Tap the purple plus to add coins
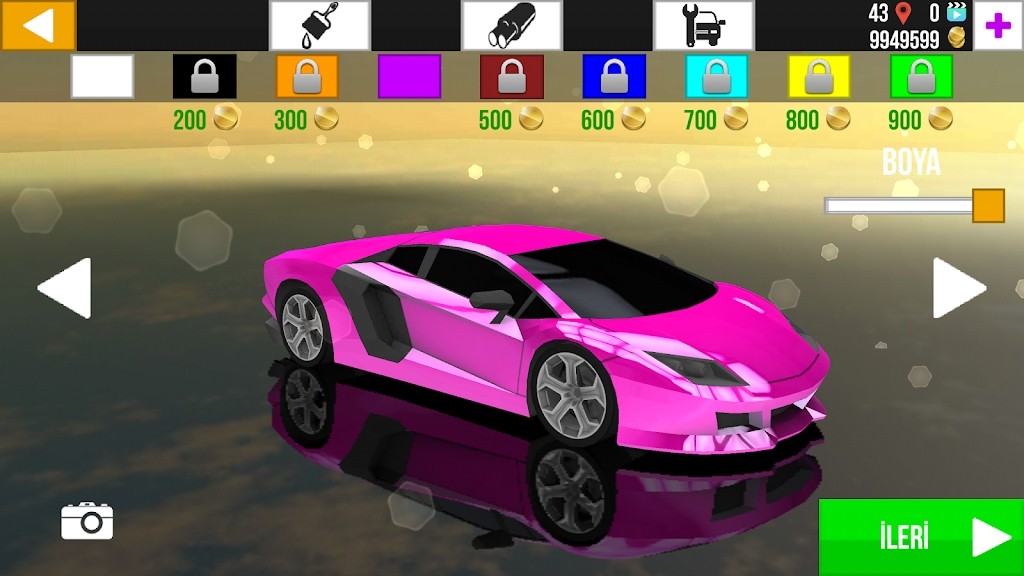This screenshot has height=576, width=1024. coord(997,26)
